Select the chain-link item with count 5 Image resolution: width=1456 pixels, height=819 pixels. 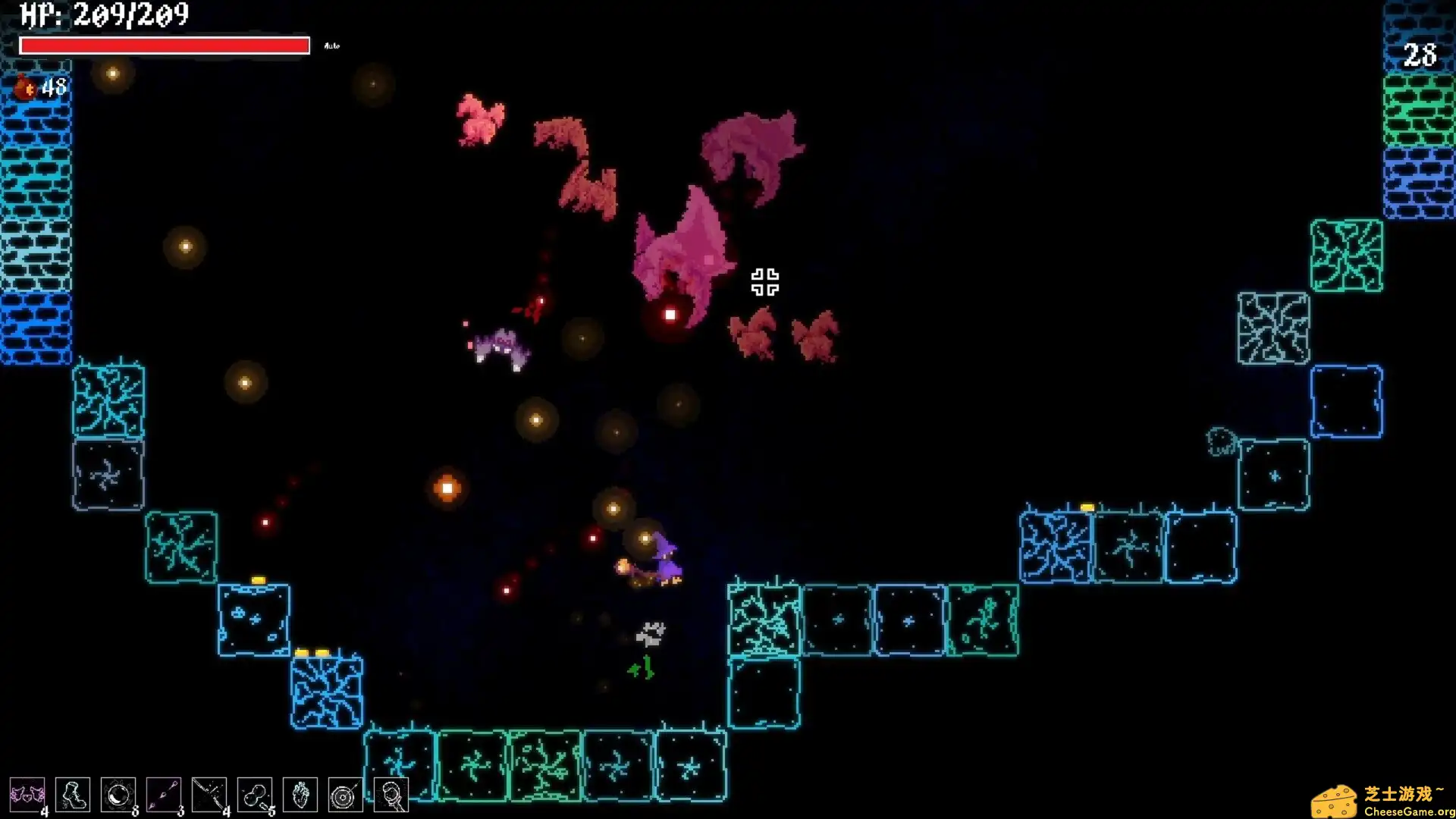click(x=255, y=794)
